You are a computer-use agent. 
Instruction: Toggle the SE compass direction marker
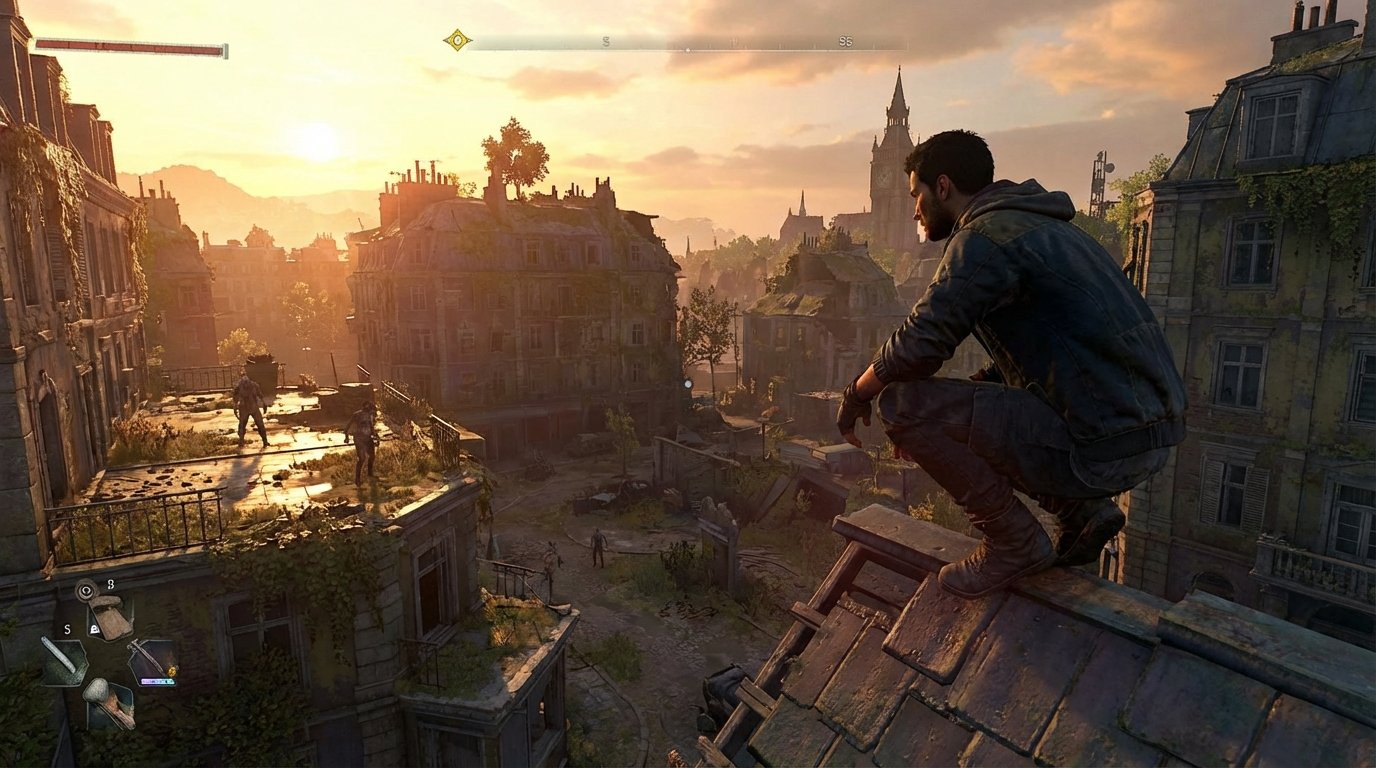pos(846,43)
